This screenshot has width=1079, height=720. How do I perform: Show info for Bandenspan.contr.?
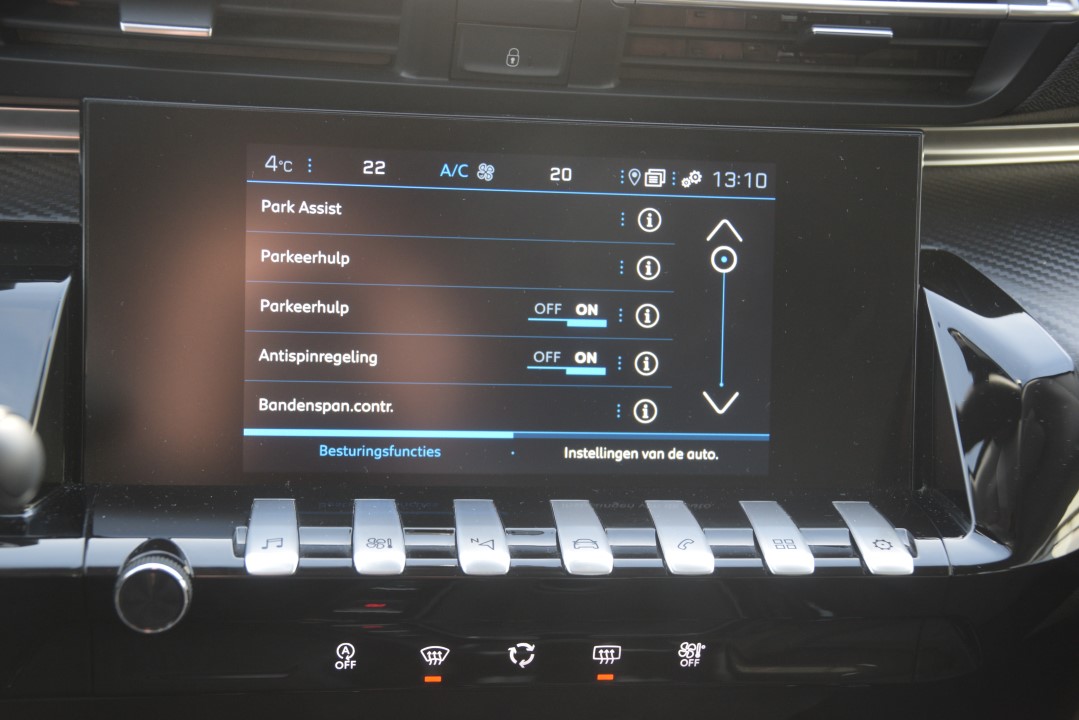(x=646, y=411)
